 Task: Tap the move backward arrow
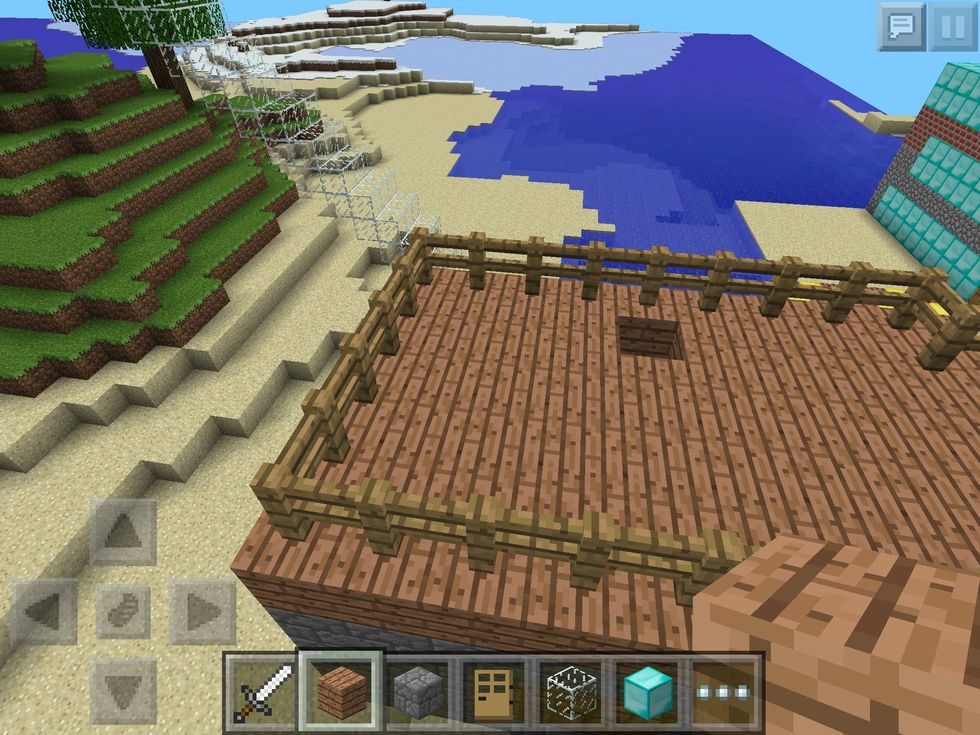(123, 690)
